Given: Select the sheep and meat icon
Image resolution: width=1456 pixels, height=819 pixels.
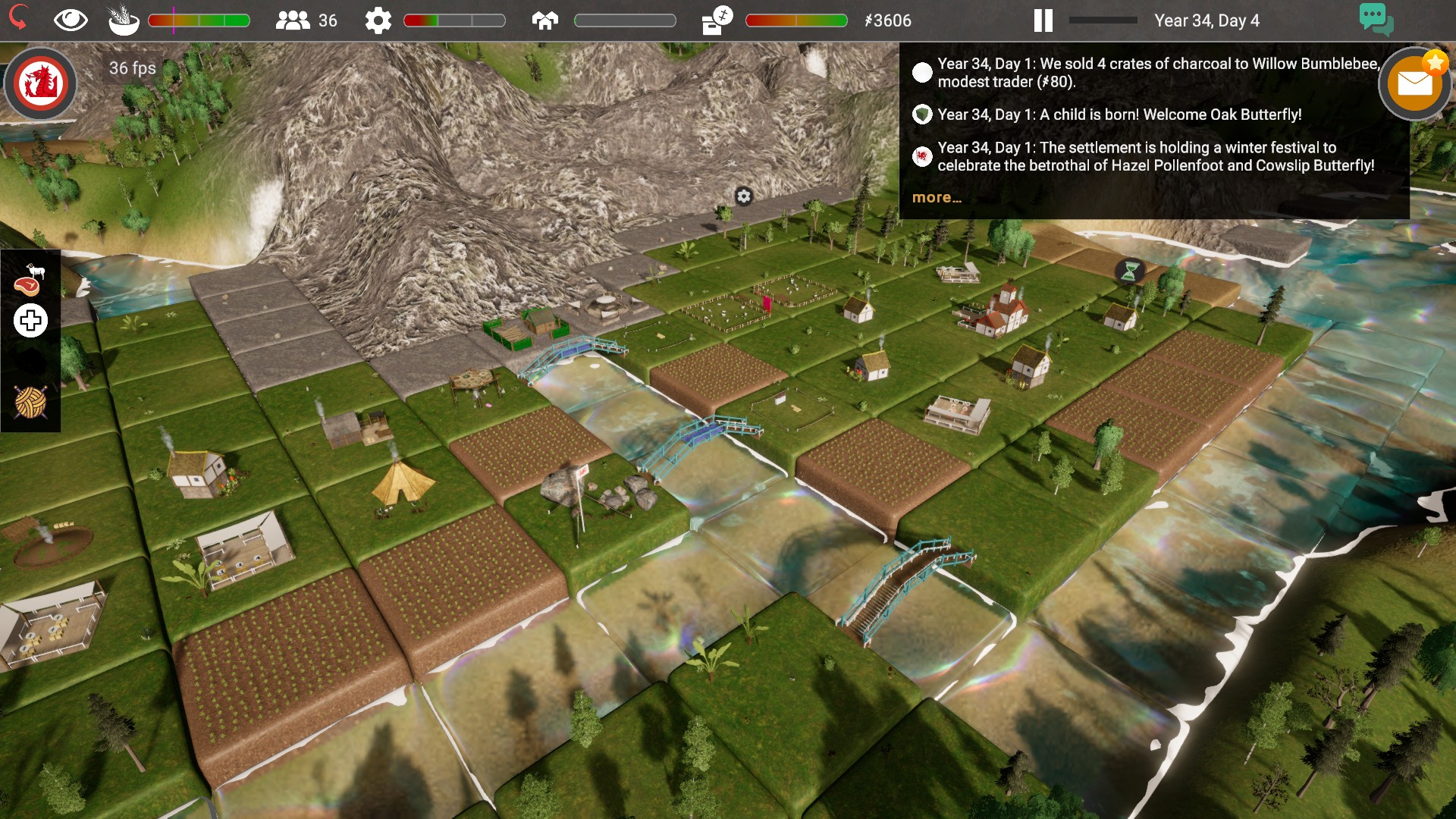Looking at the screenshot, I should tap(30, 279).
